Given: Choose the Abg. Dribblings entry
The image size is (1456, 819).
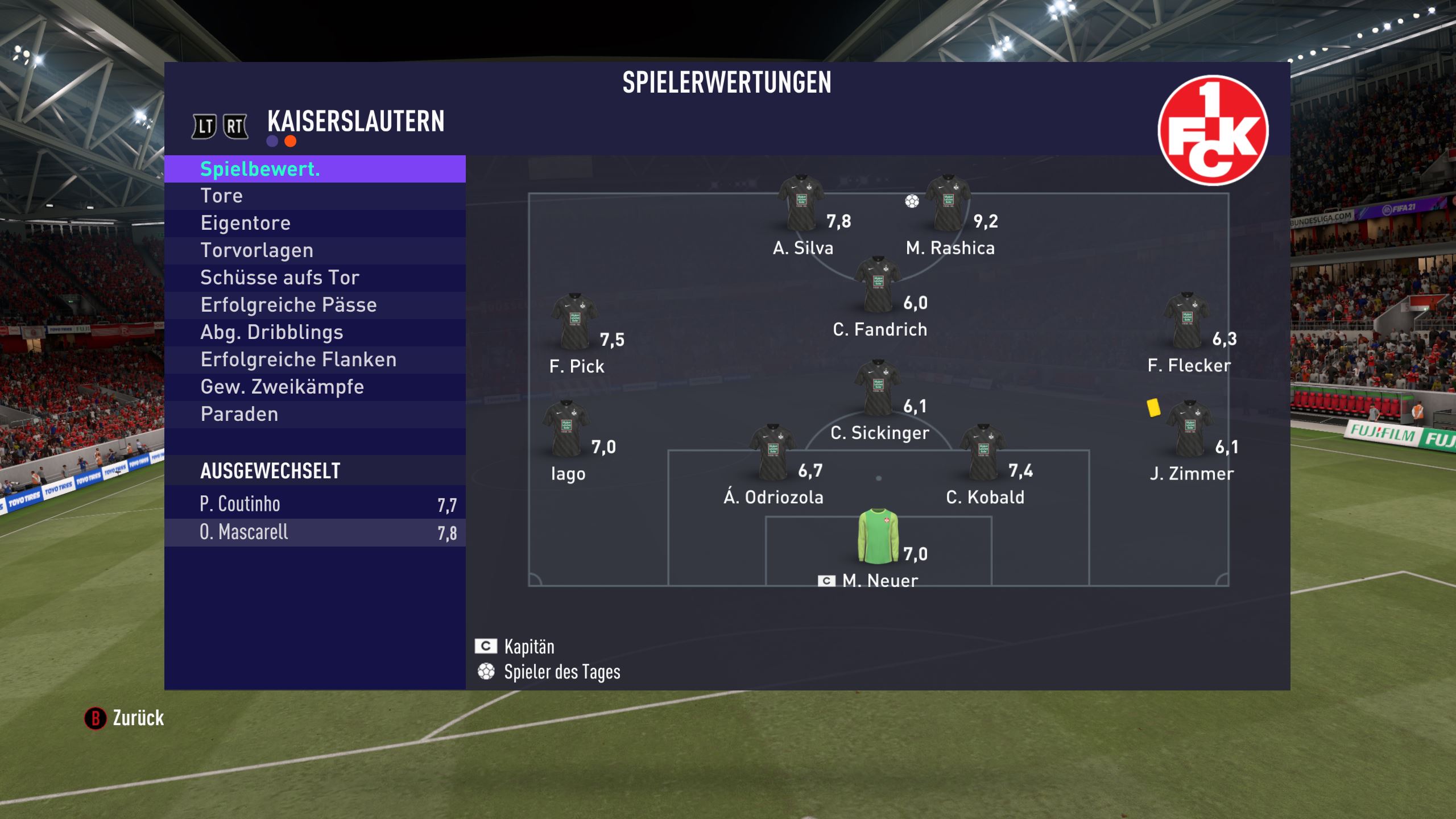Looking at the screenshot, I should 315,332.
